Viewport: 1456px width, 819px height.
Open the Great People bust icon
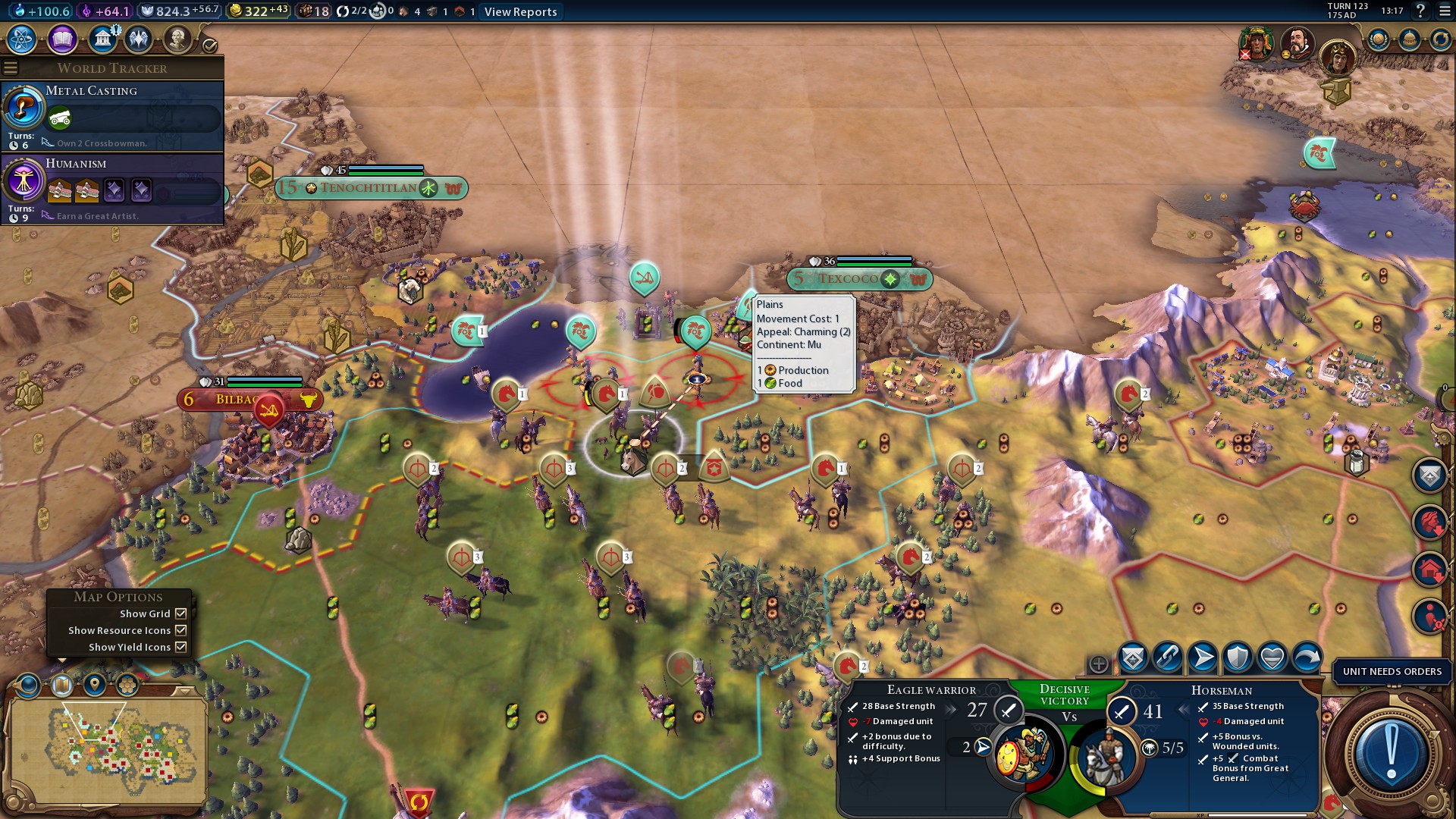pyautogui.click(x=177, y=39)
